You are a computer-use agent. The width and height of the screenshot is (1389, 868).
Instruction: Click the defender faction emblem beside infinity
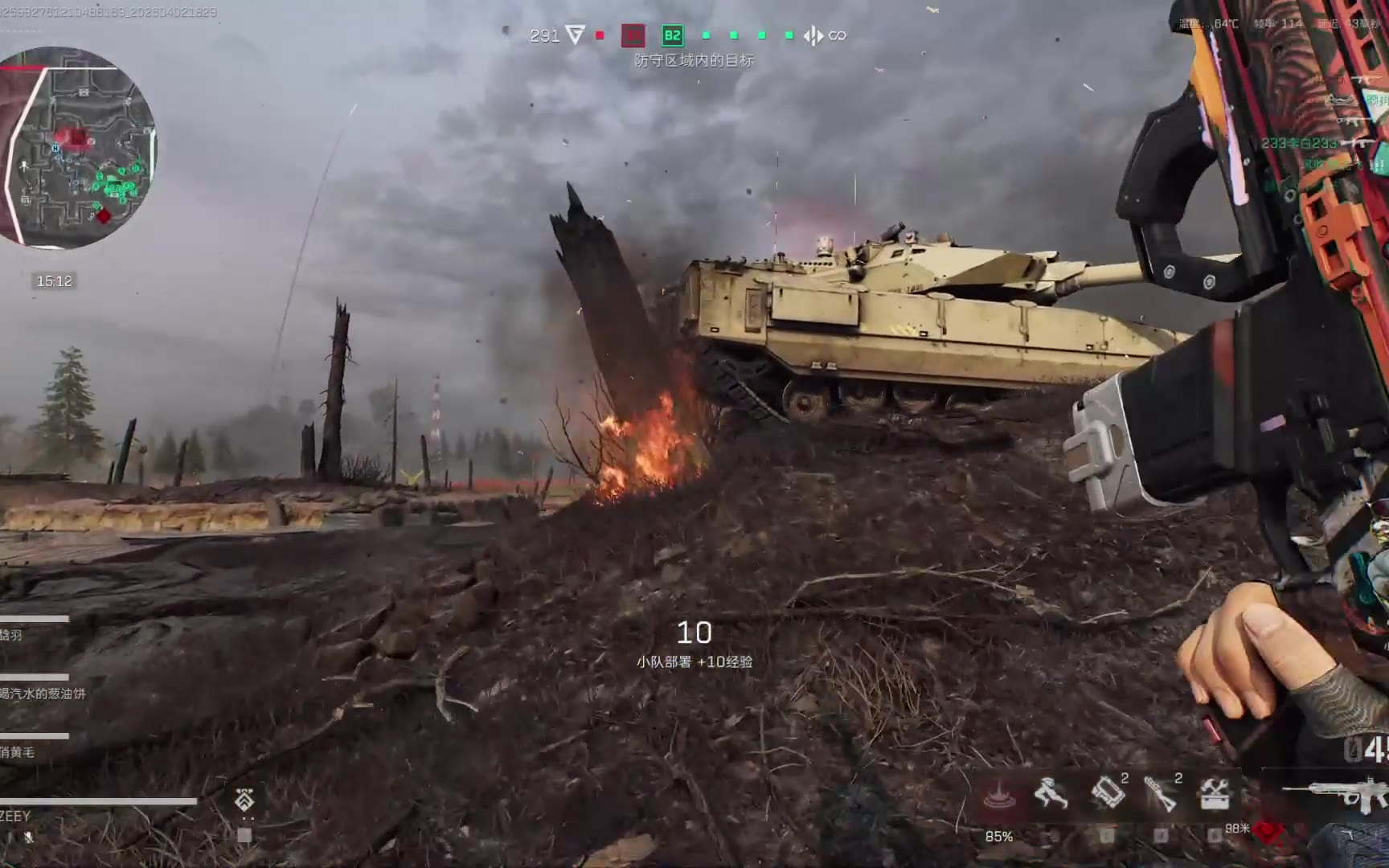coord(813,35)
